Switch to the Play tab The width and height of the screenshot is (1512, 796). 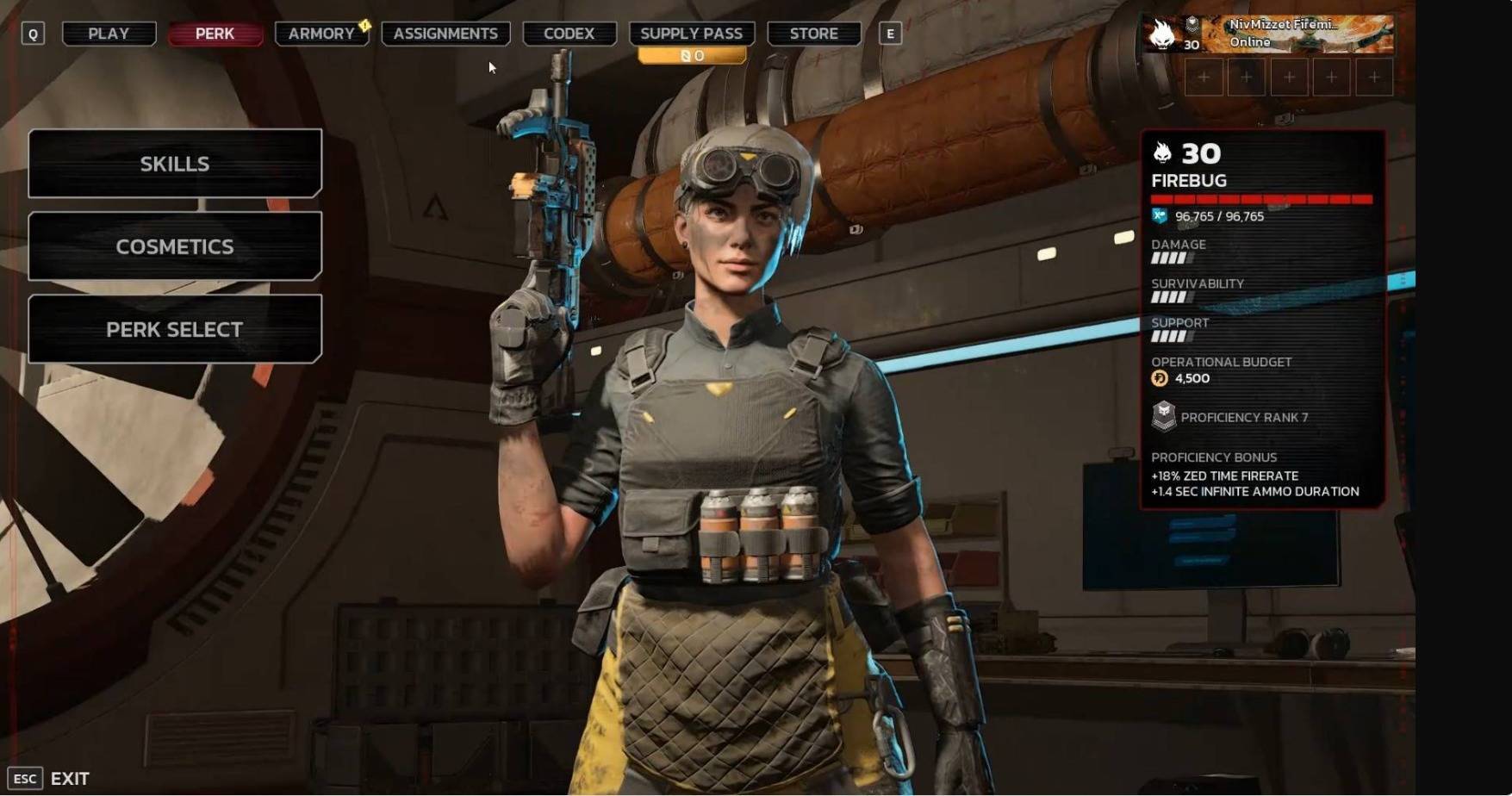point(109,34)
